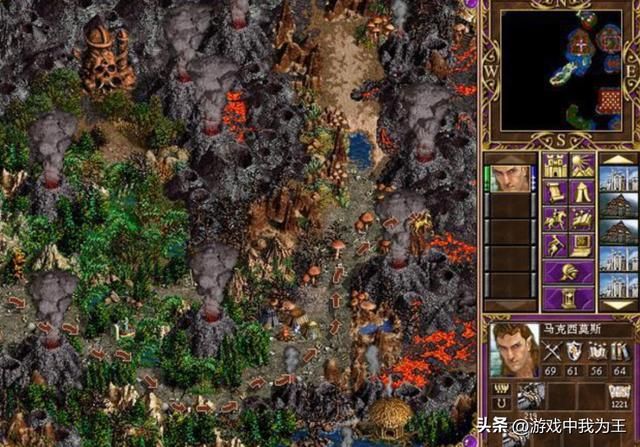Open system options computer button
640x447 pixels.
tap(581, 244)
